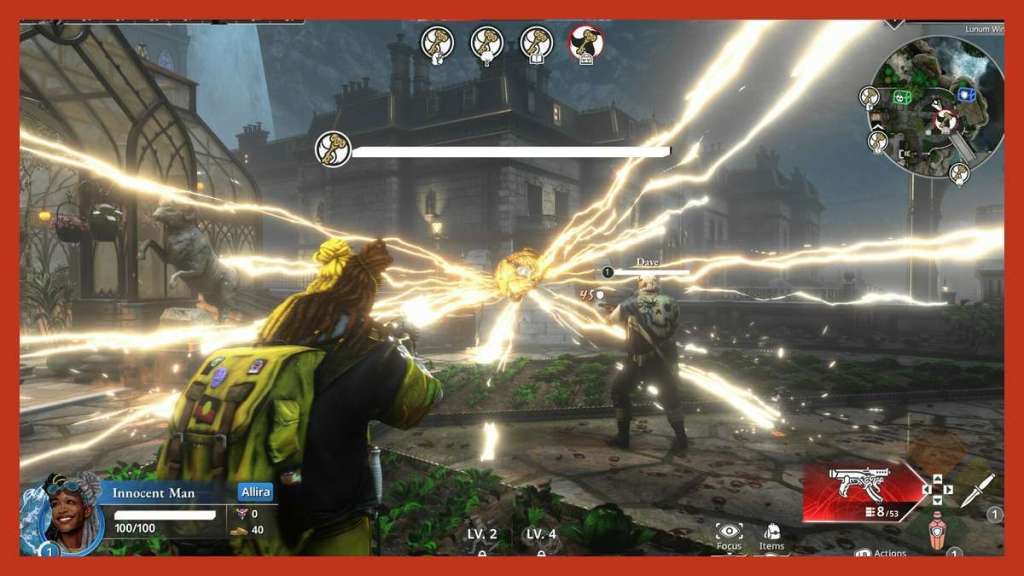Select the Allira name tag
The width and height of the screenshot is (1024, 576).
click(255, 492)
